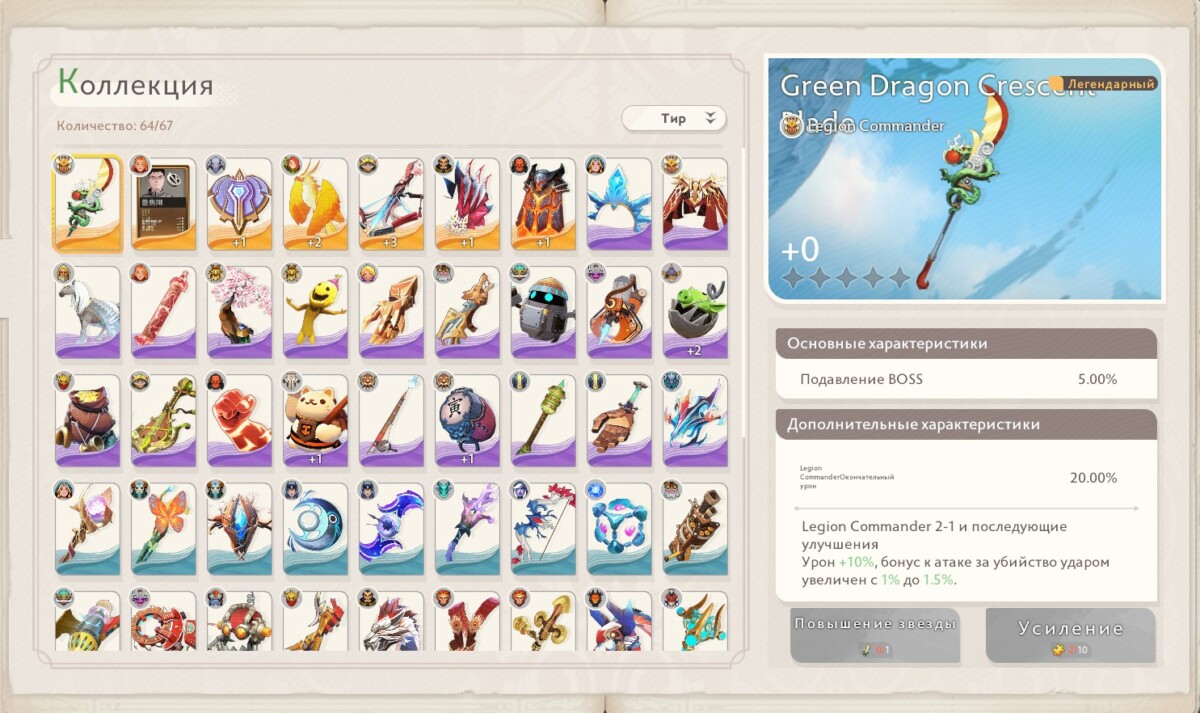Viewport: 1200px width, 713px height.
Task: Choose the lava rock armor card
Action: (543, 202)
